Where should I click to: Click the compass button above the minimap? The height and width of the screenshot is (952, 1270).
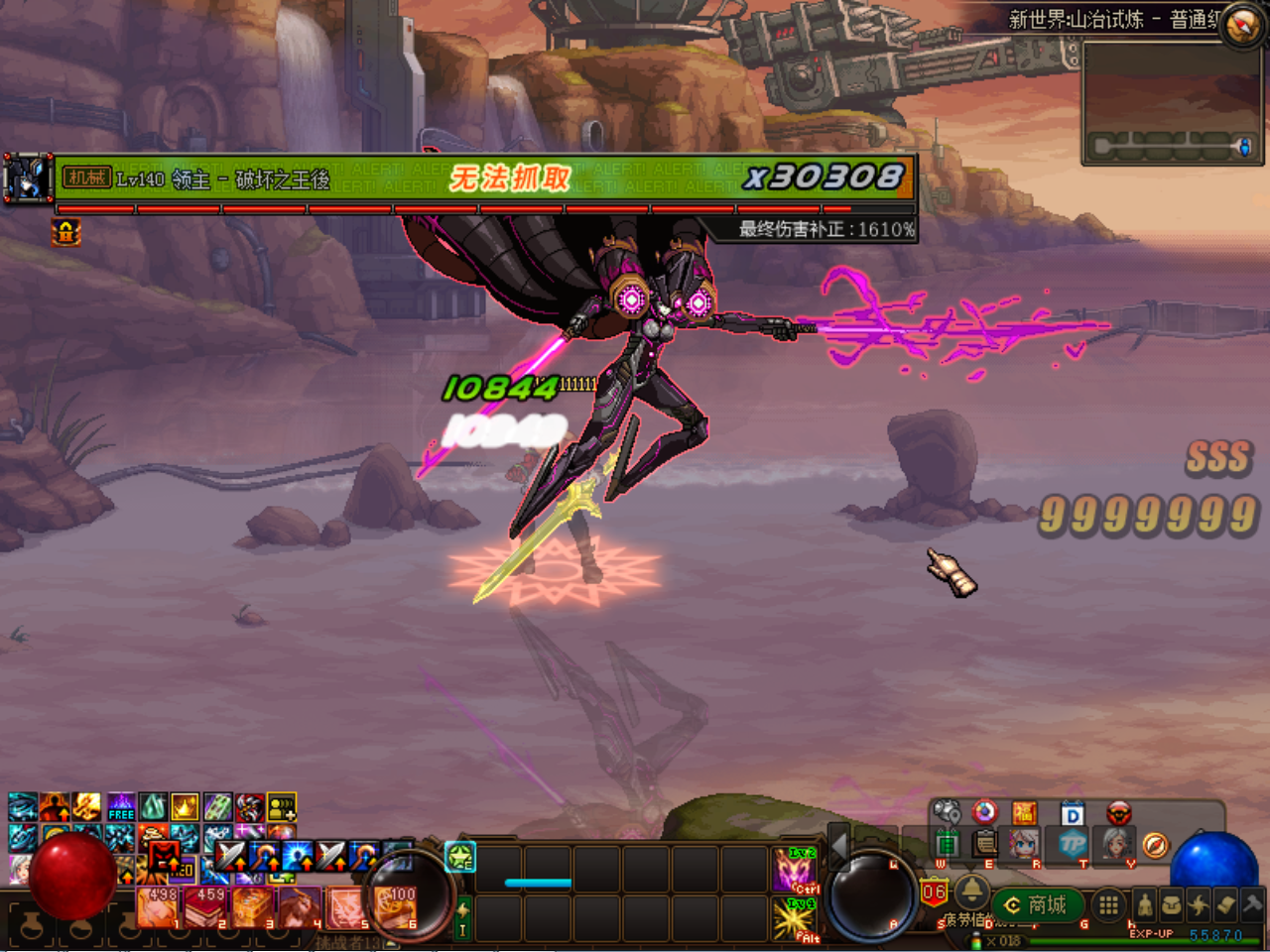(x=1241, y=25)
